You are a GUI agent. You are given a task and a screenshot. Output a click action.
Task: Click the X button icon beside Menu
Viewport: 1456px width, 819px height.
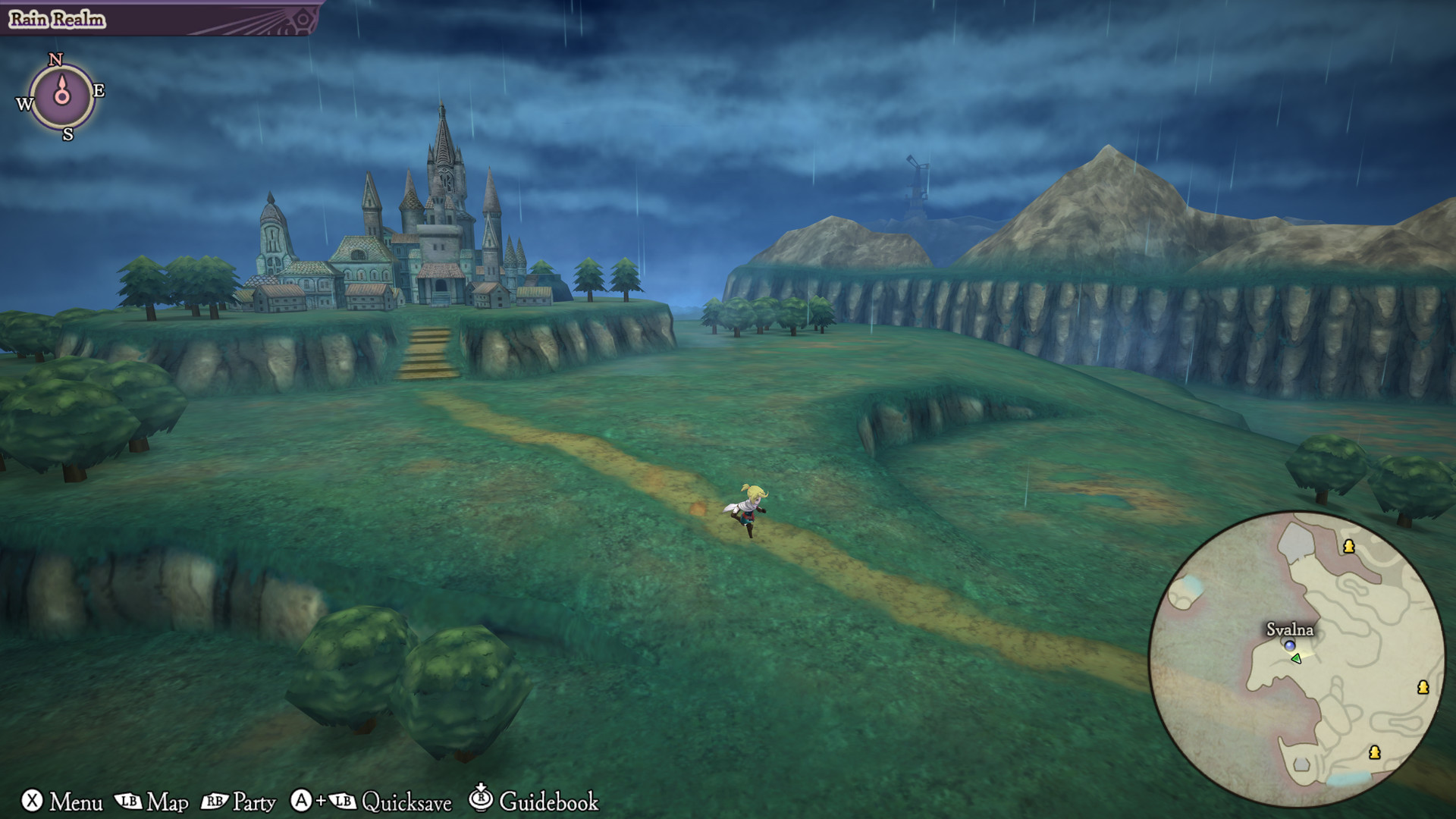click(33, 801)
